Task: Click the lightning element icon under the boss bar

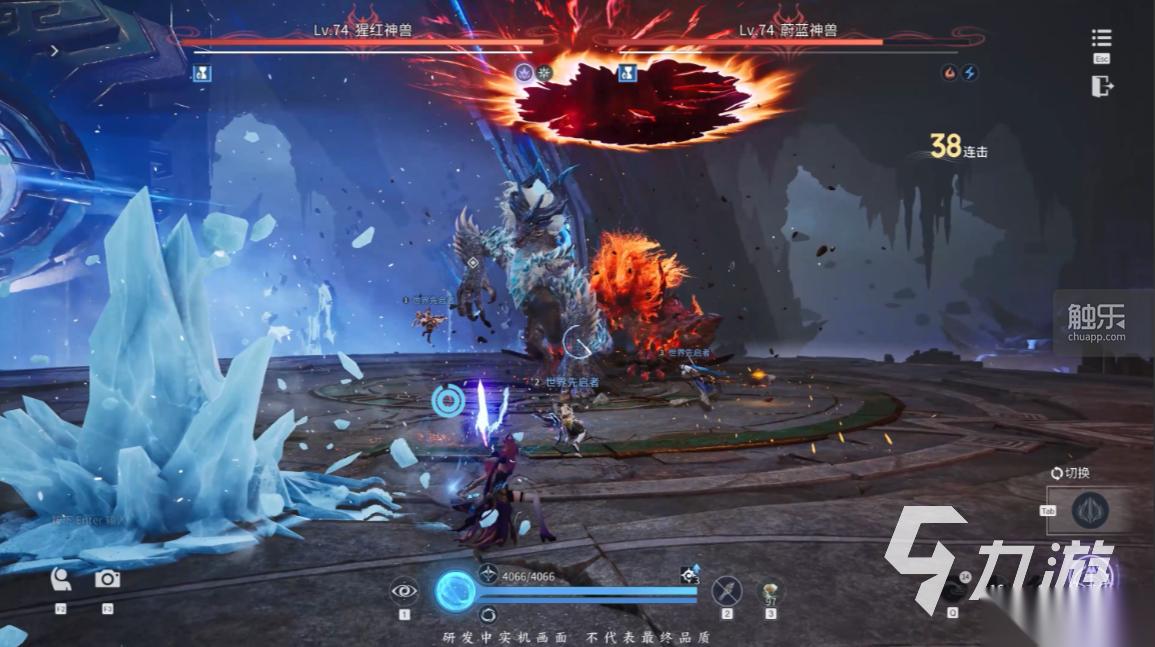Action: pyautogui.click(x=968, y=73)
